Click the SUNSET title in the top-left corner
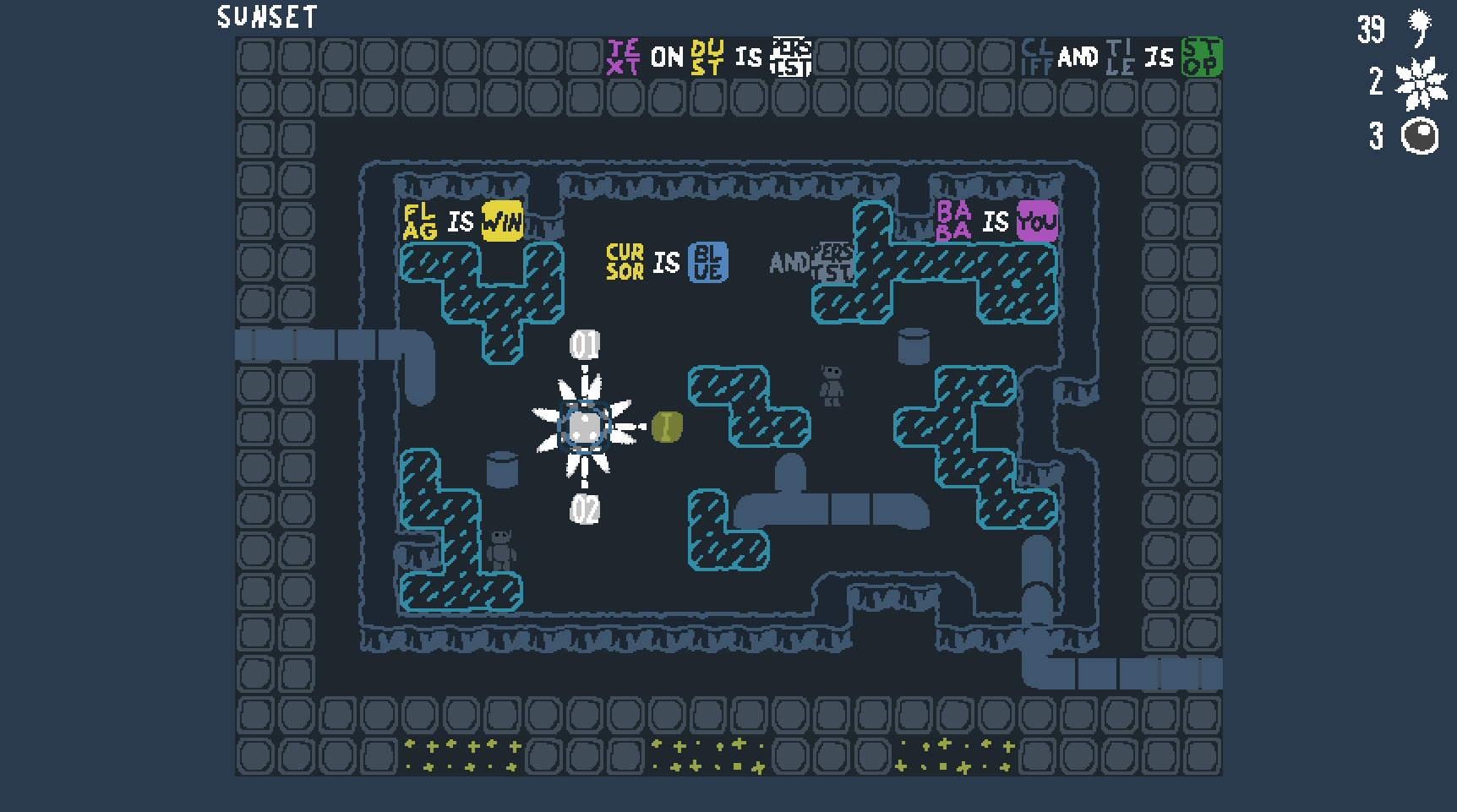Image resolution: width=1457 pixels, height=812 pixels. tap(266, 17)
